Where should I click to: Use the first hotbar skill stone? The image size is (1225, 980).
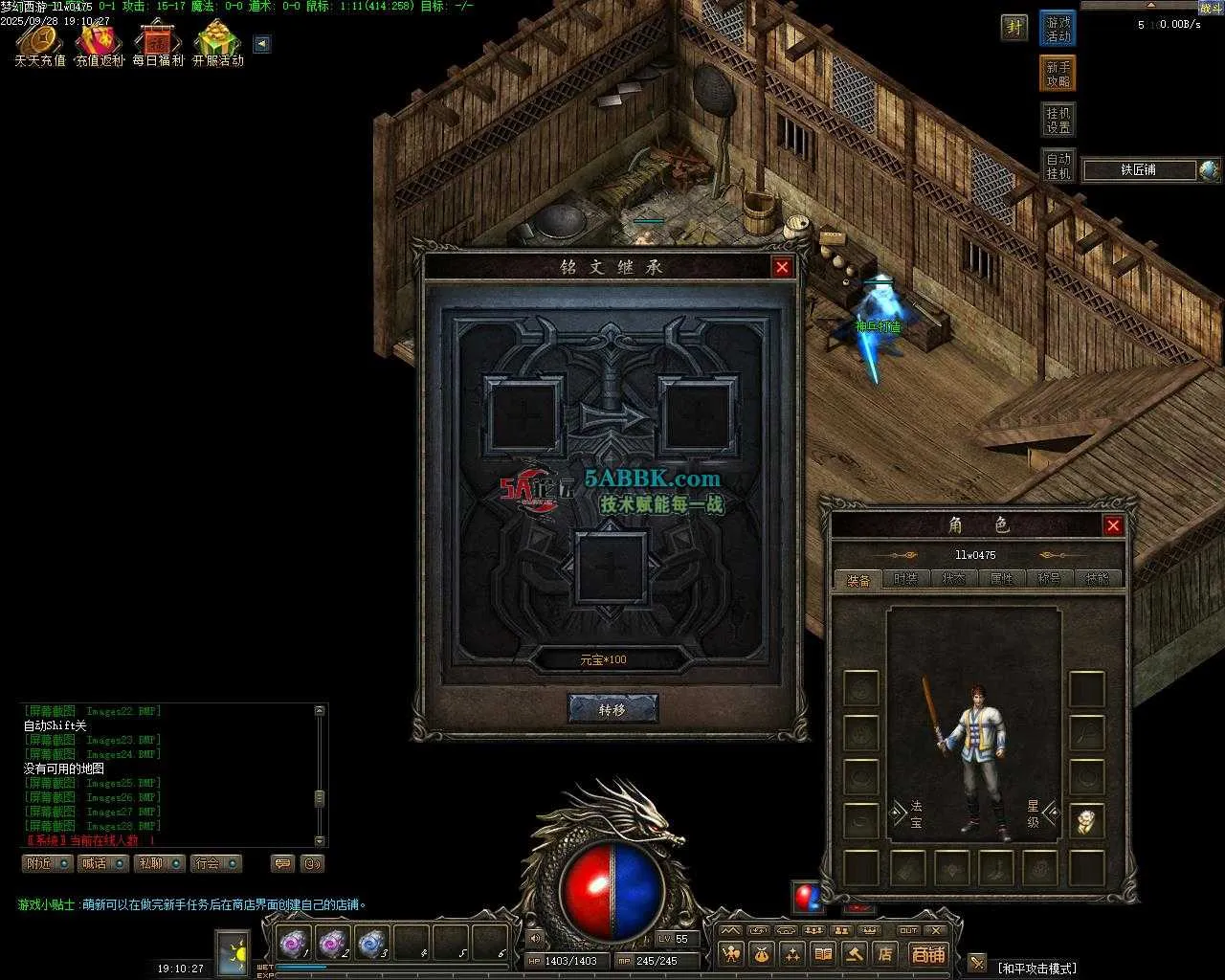[x=291, y=945]
